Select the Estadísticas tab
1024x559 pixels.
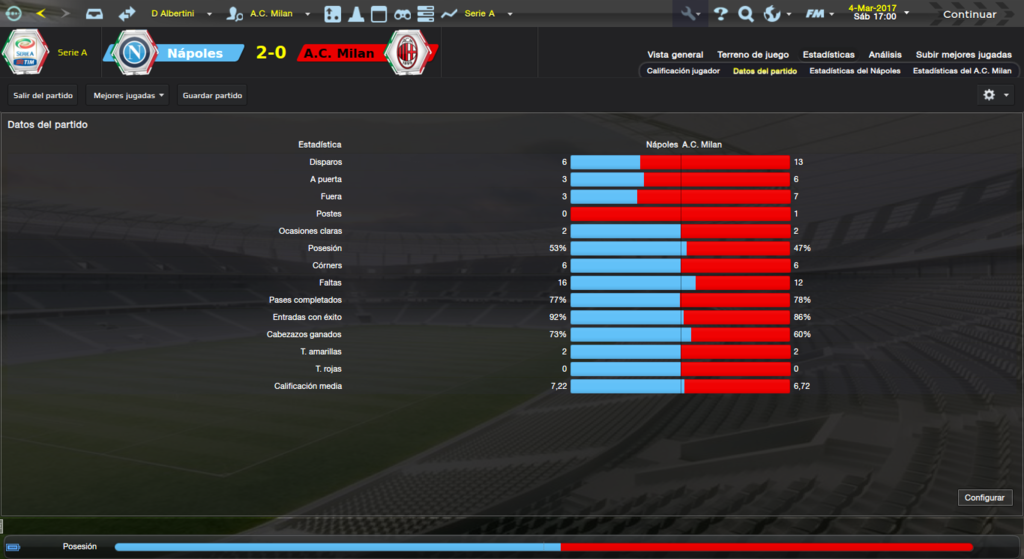point(829,55)
